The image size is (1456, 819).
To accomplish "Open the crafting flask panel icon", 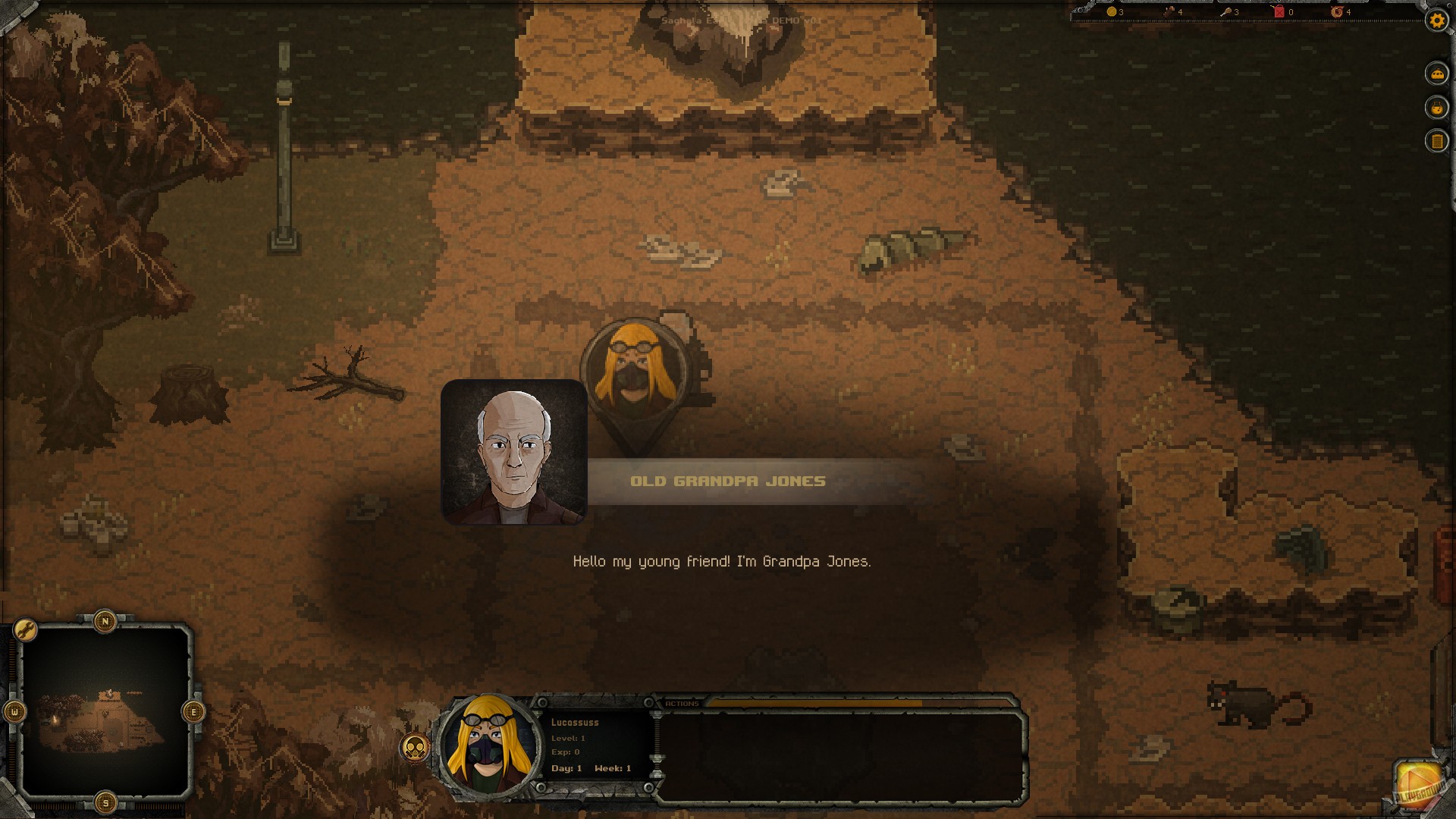I will pos(1437,107).
